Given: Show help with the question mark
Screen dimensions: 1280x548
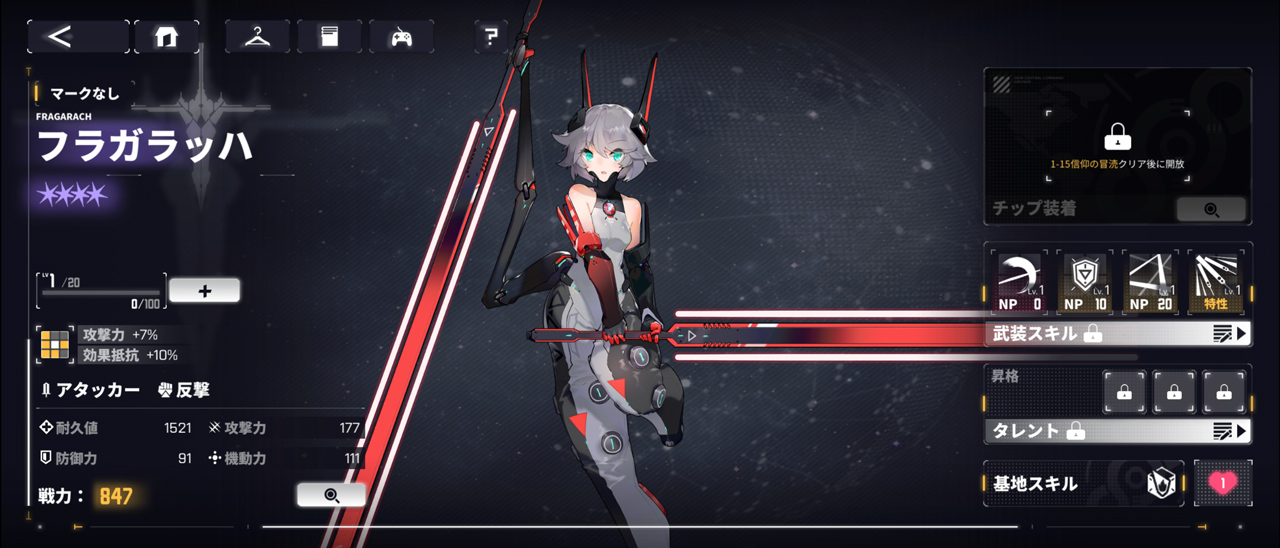Looking at the screenshot, I should coord(490,38).
